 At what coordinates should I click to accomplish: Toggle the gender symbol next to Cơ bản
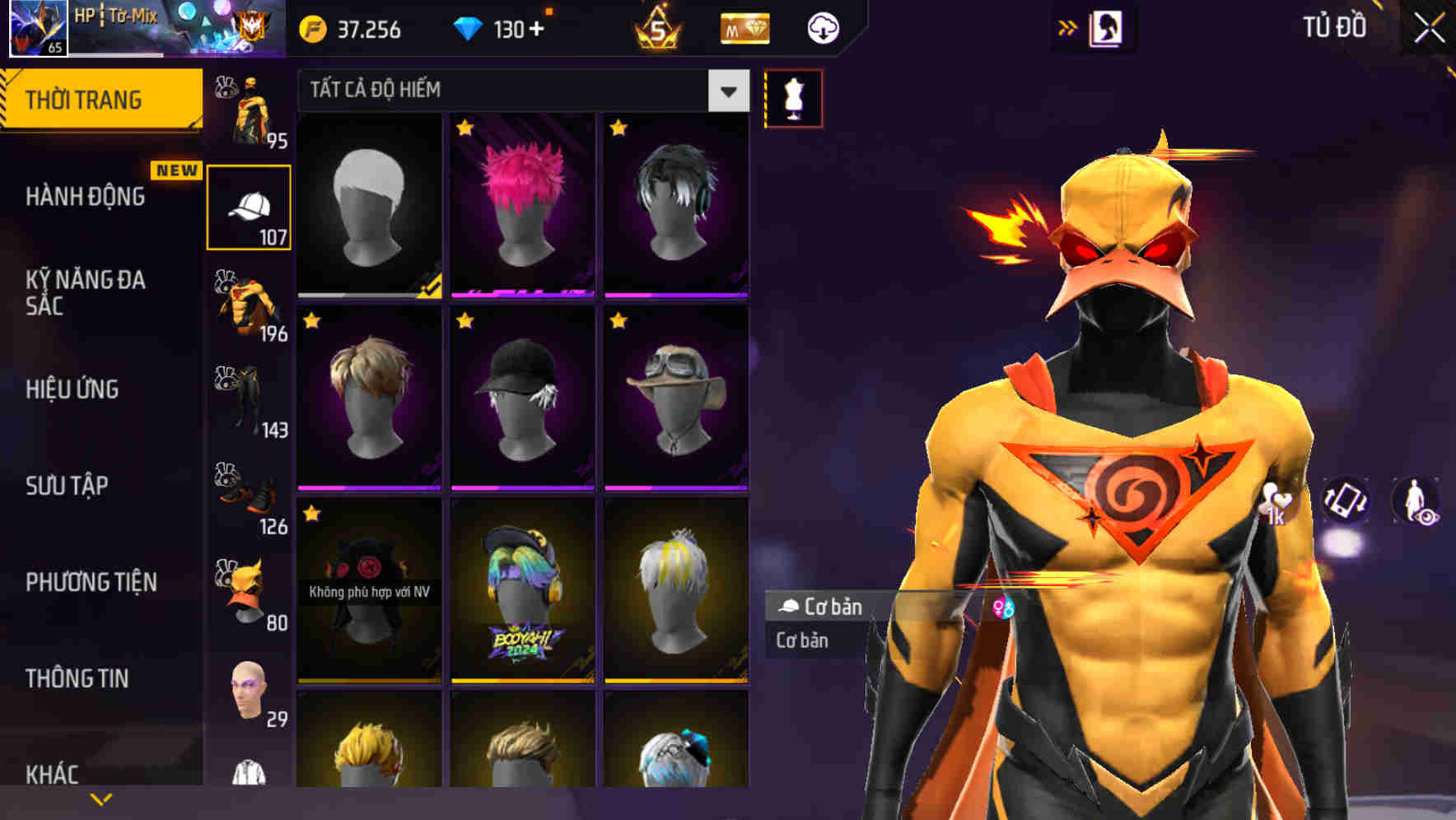(x=1003, y=608)
